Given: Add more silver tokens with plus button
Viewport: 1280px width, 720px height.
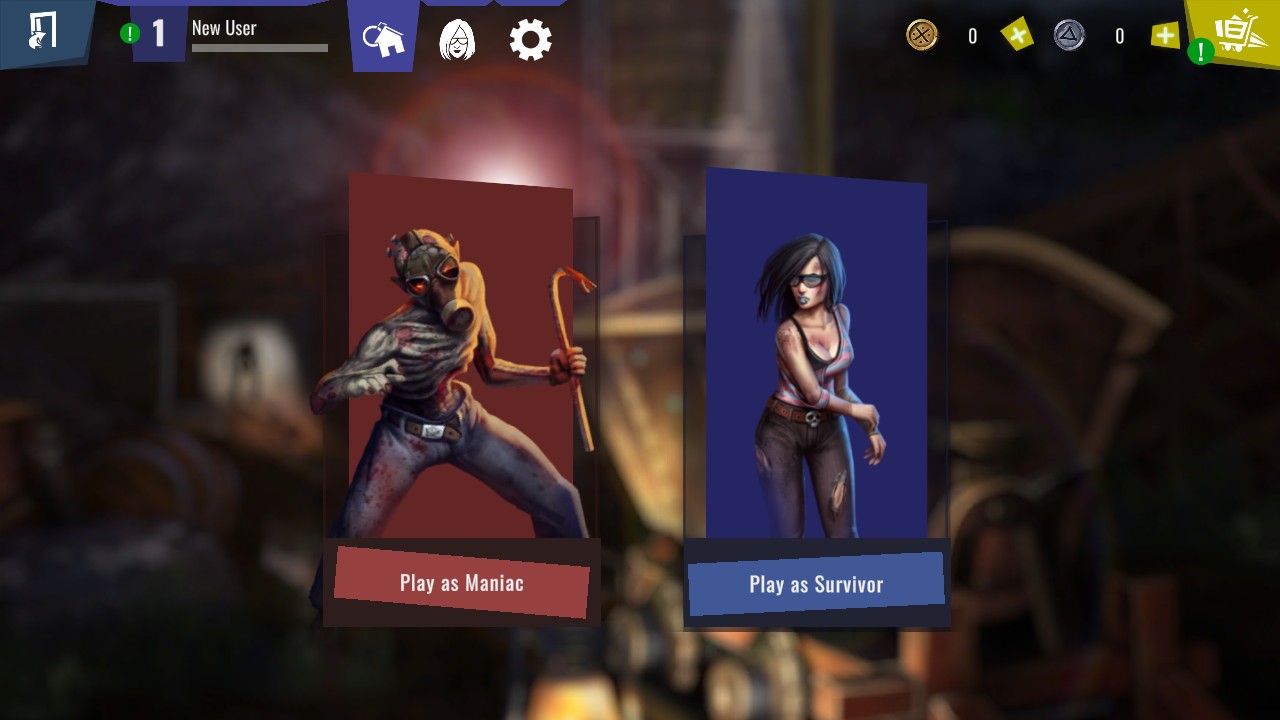Looking at the screenshot, I should click(x=1165, y=36).
